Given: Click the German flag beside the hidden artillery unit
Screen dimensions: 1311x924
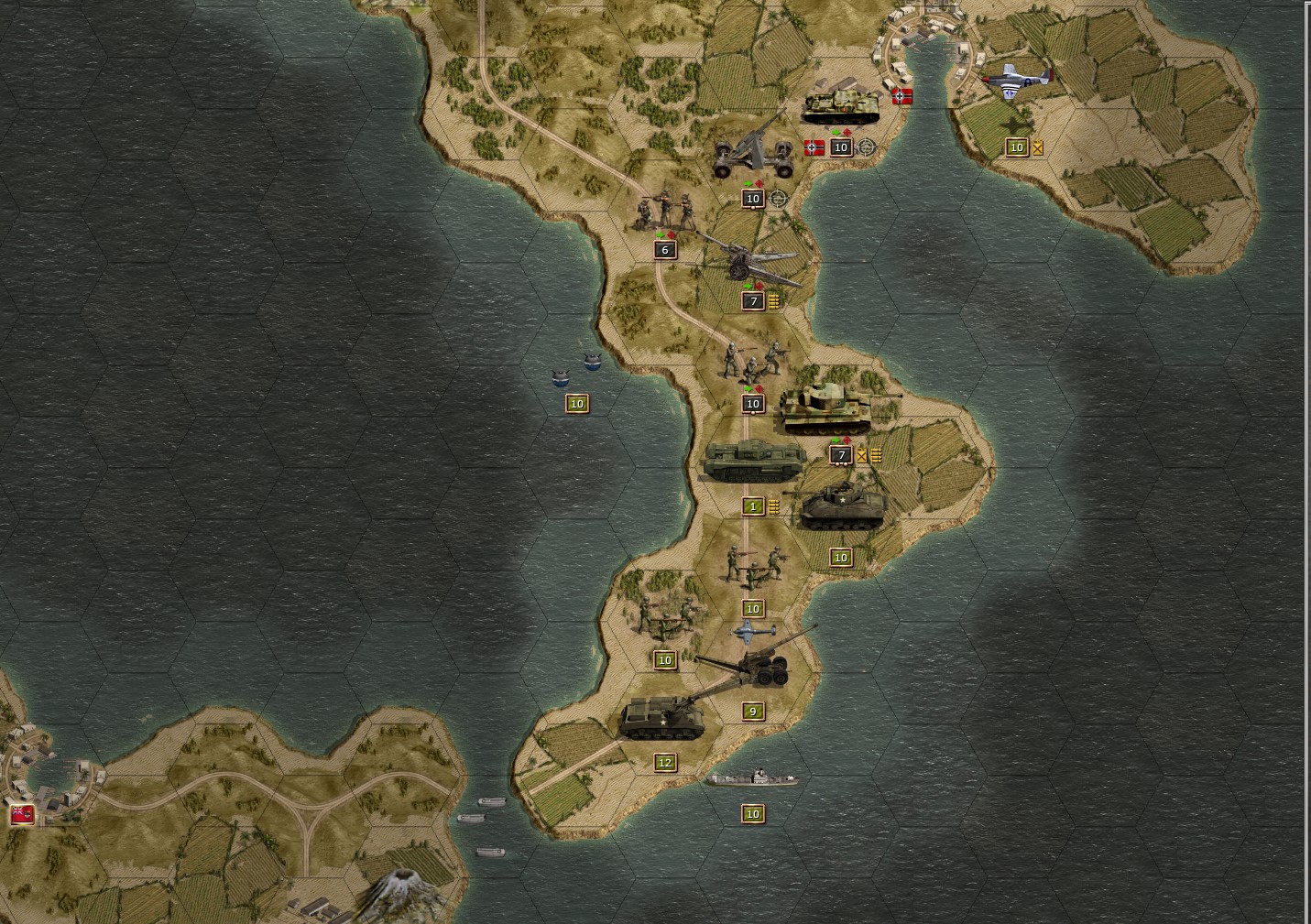Looking at the screenshot, I should pos(814,147).
